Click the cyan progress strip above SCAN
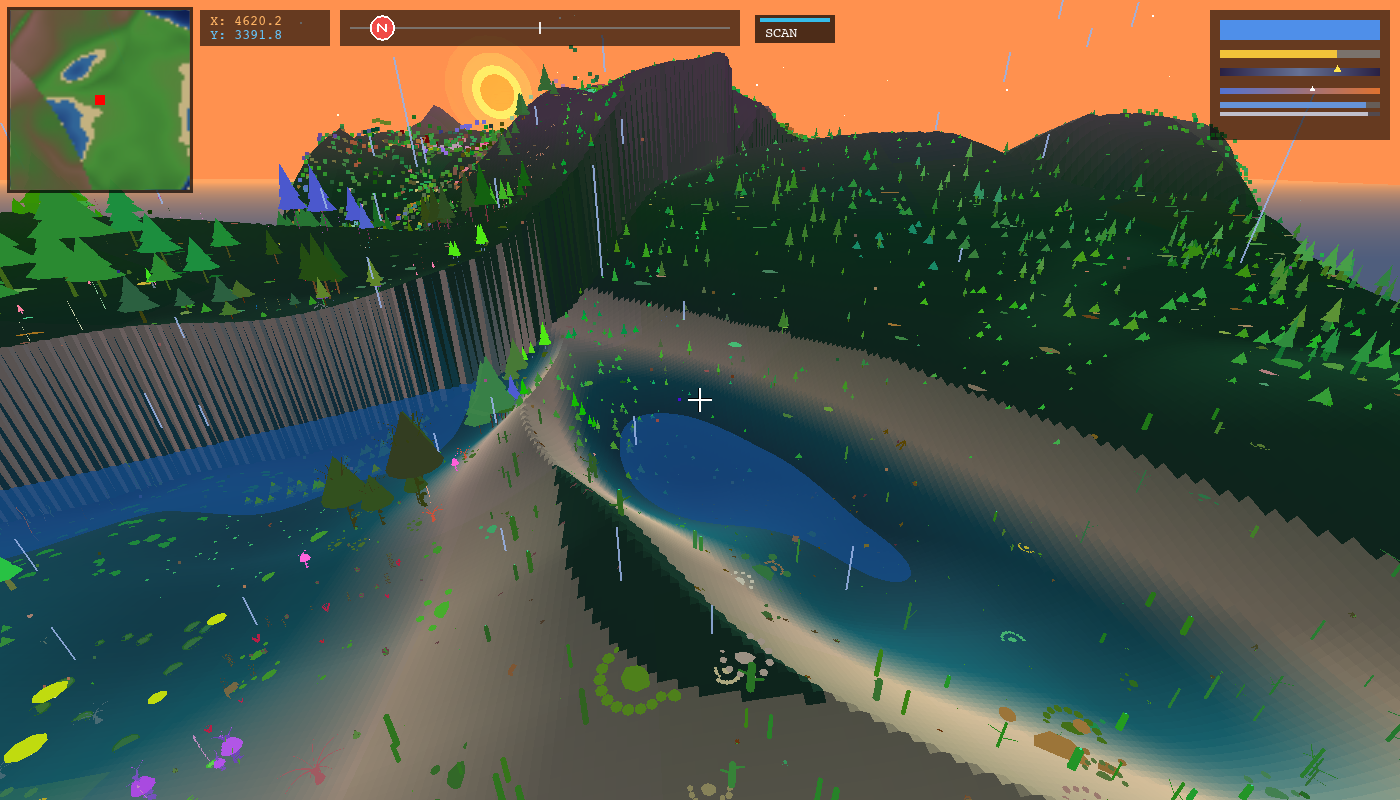 pos(795,18)
